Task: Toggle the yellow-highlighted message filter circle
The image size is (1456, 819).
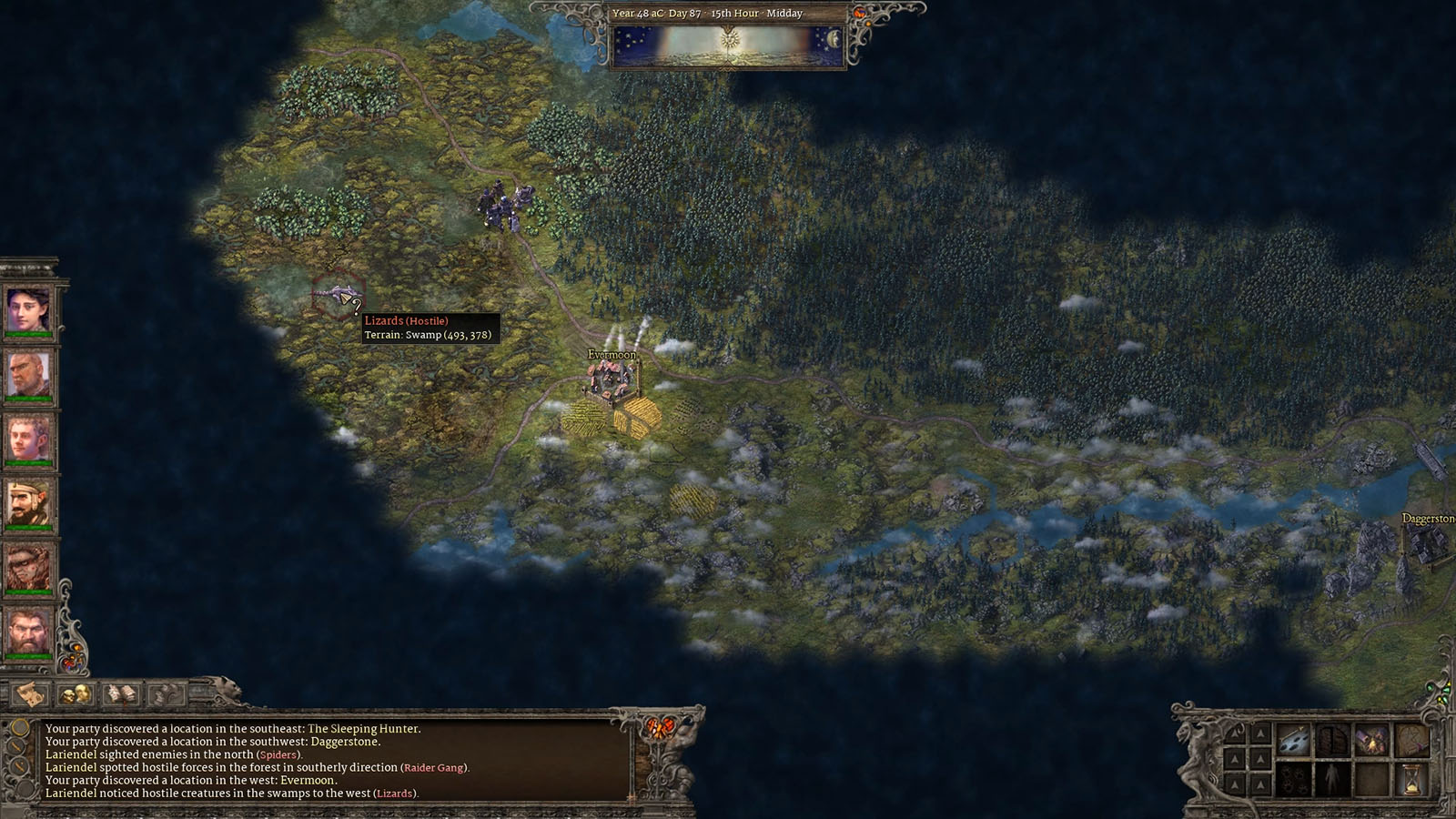Action: click(x=19, y=728)
